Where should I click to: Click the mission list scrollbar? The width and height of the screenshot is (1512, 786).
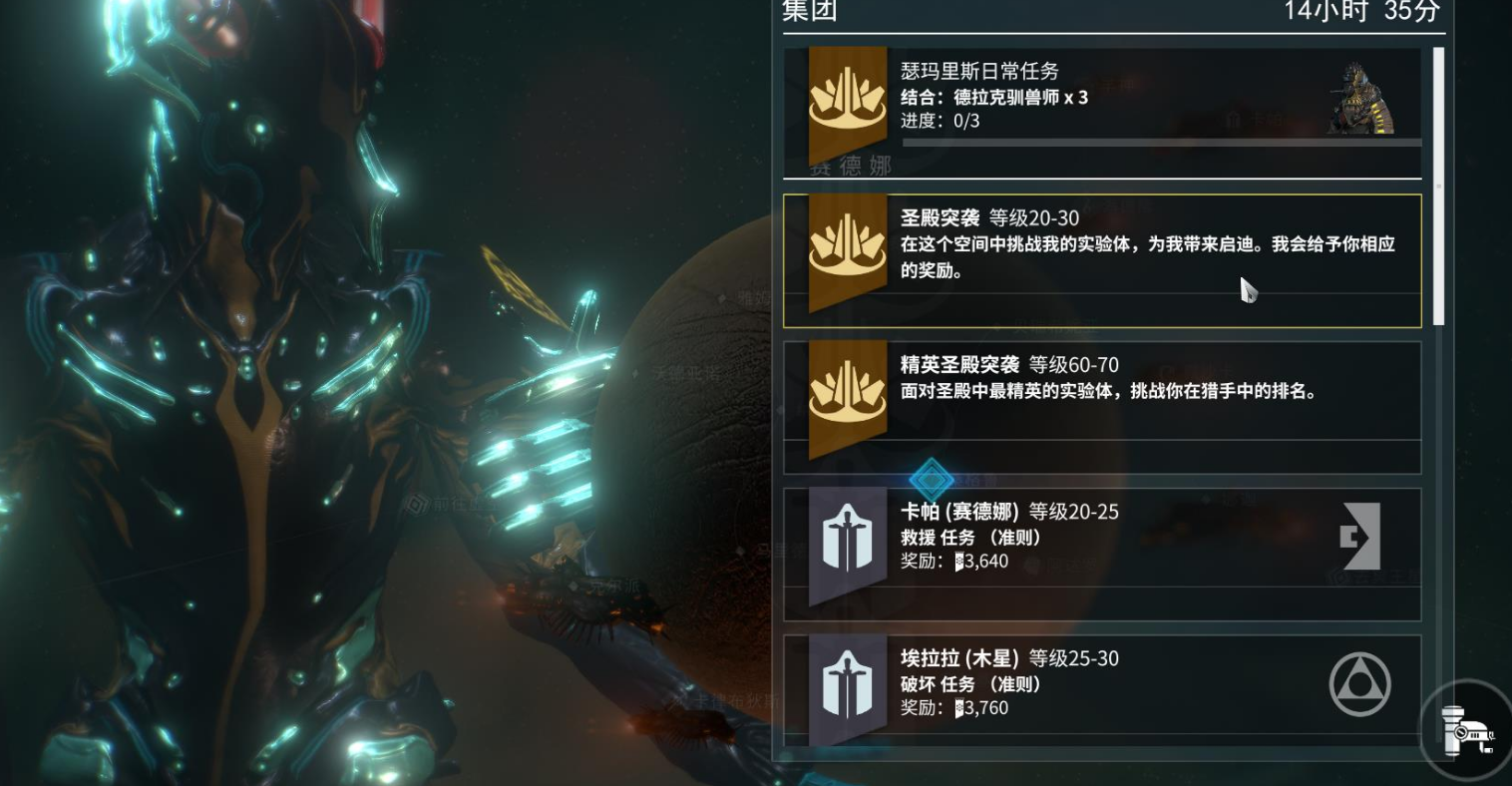[x=1438, y=186]
